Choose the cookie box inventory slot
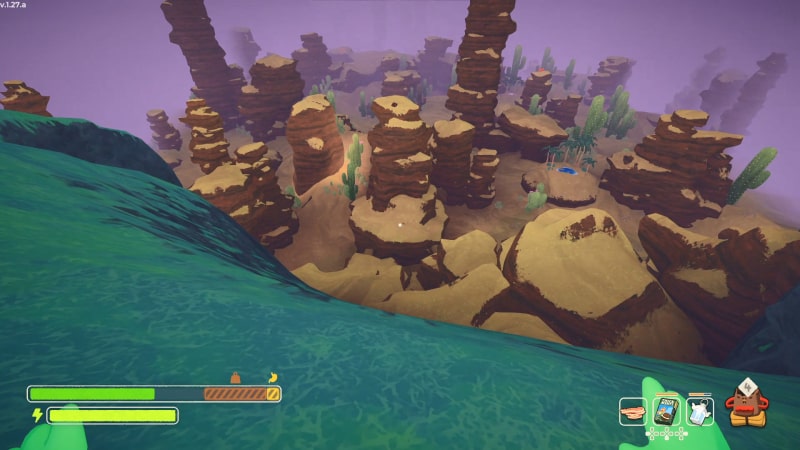This screenshot has width=800, height=450. (666, 410)
